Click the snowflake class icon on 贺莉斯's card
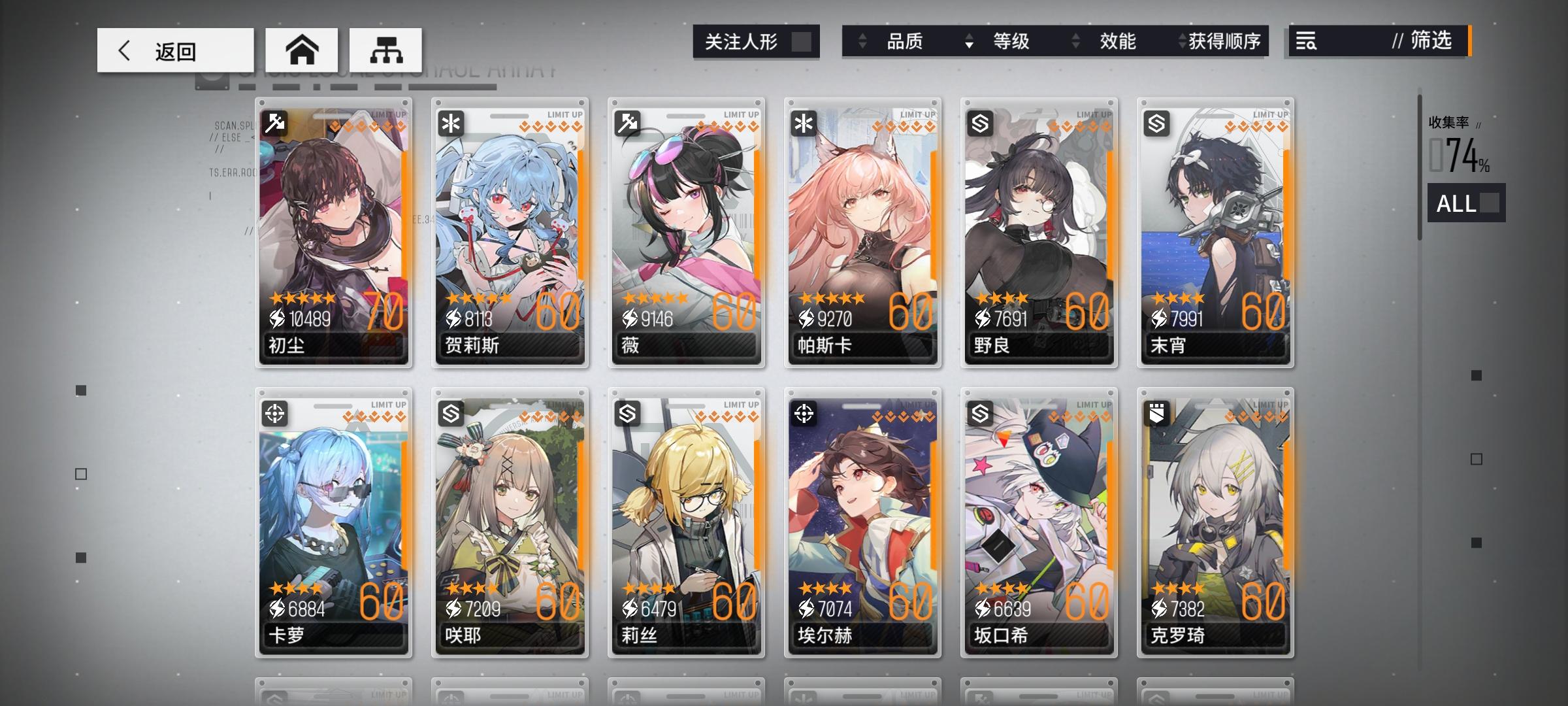 (x=451, y=122)
